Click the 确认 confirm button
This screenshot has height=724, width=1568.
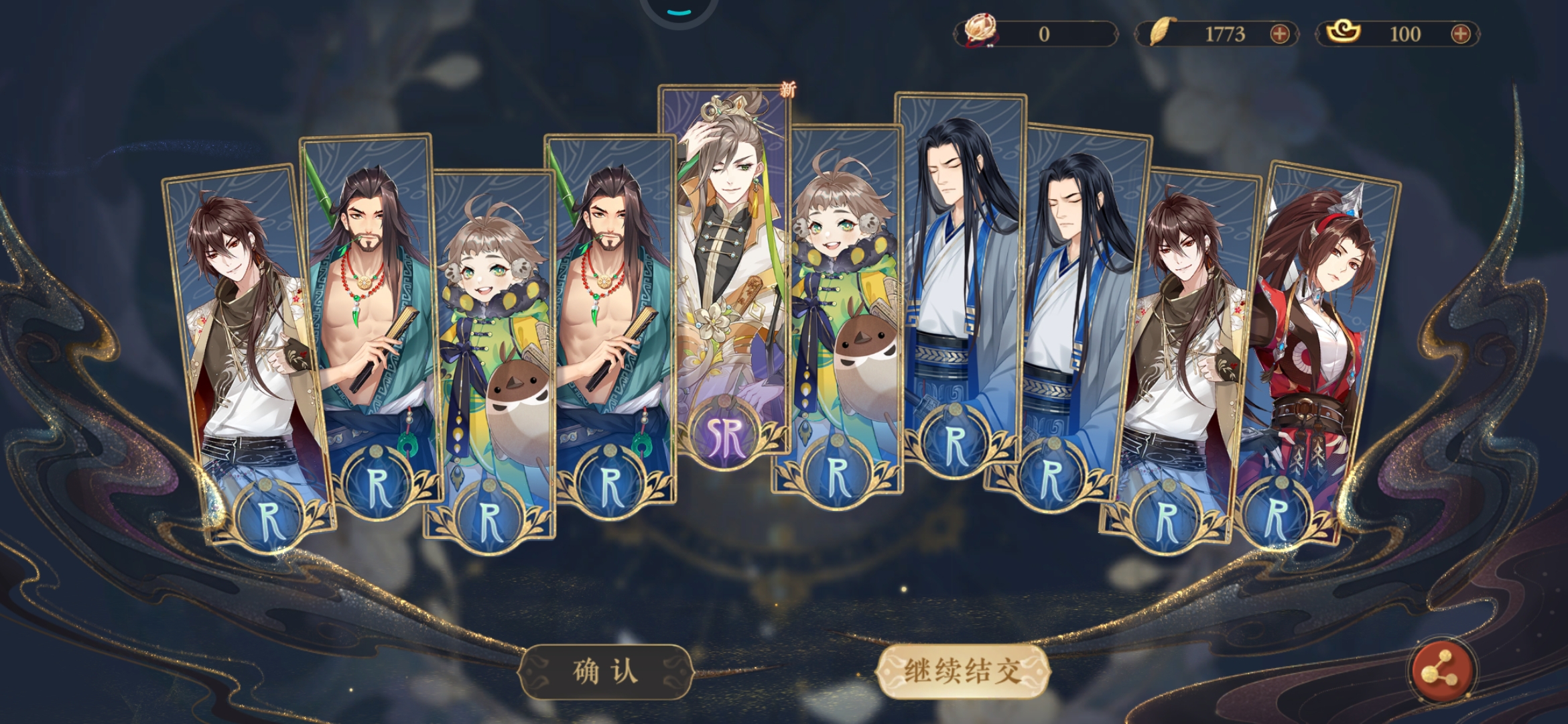coord(605,671)
